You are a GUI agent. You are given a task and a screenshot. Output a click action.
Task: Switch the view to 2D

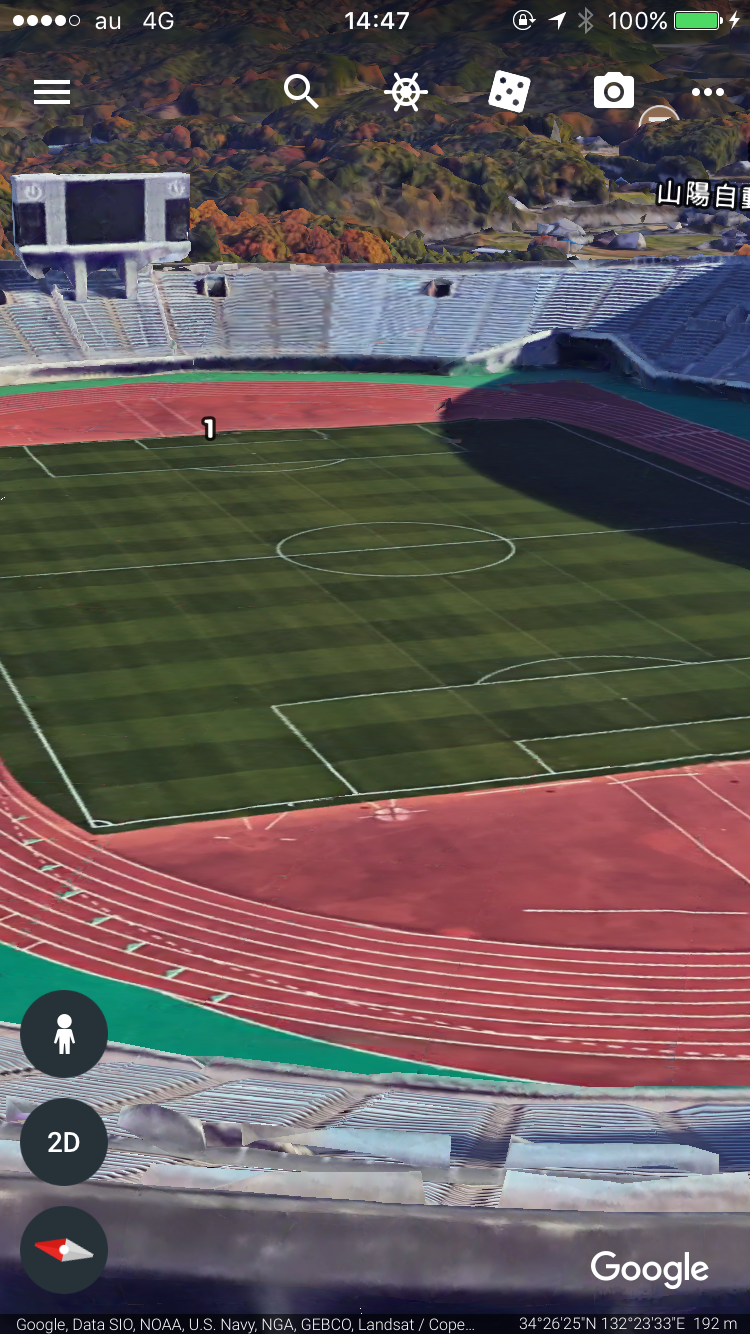click(x=64, y=1142)
